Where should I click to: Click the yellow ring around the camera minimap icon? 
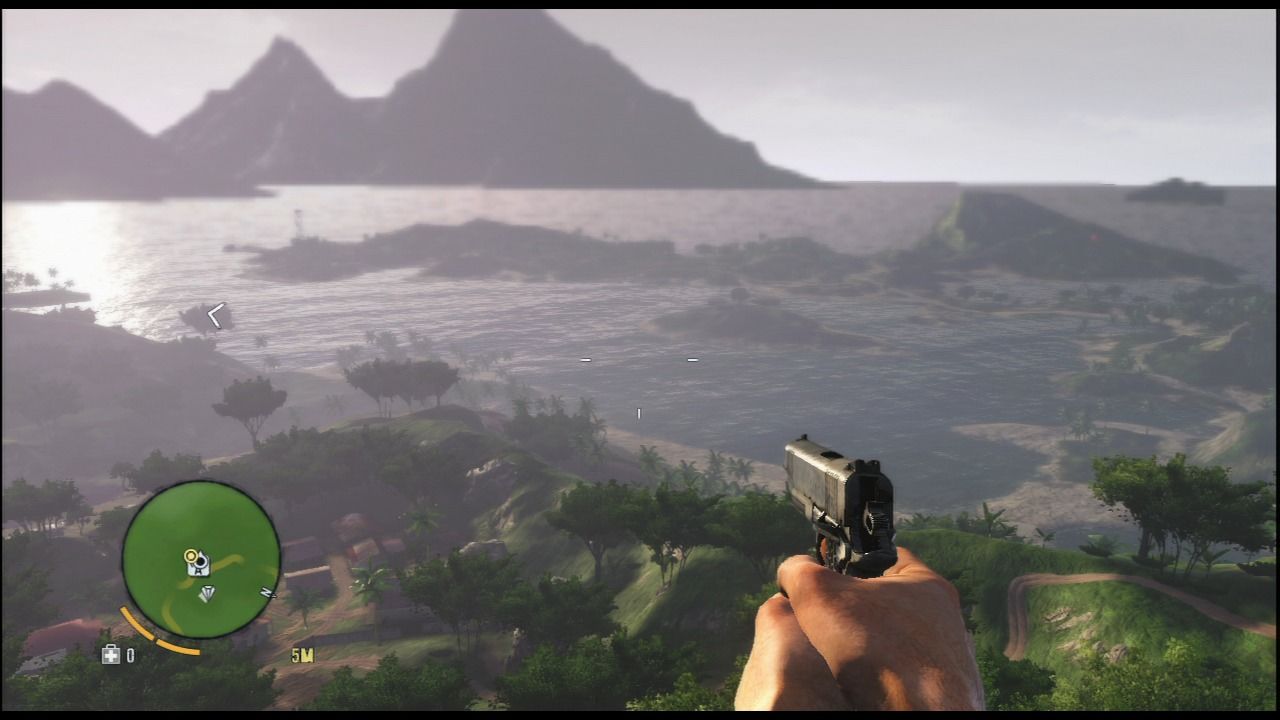[190, 556]
